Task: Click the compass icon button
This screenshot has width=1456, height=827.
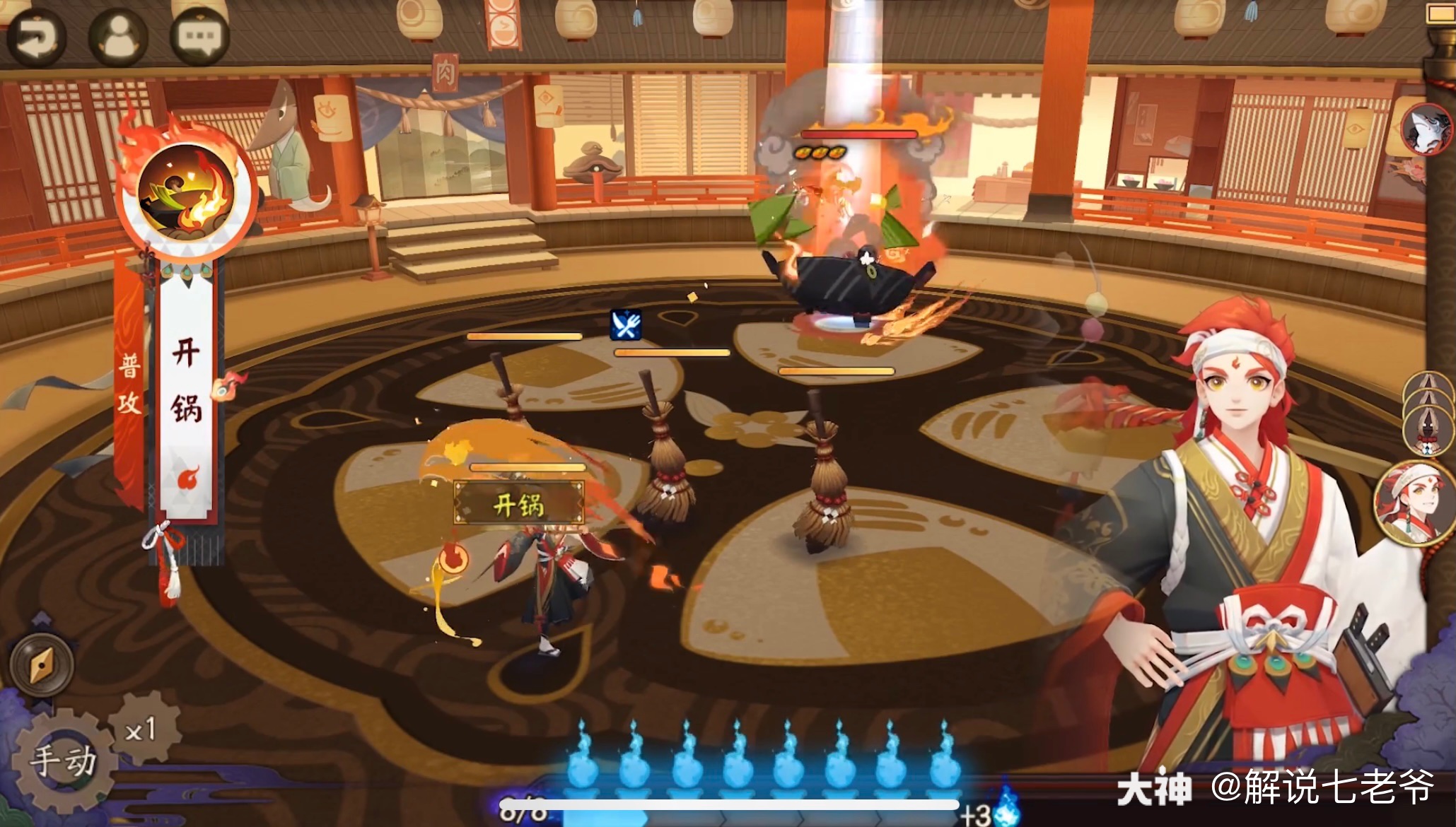Action: coord(42,664)
